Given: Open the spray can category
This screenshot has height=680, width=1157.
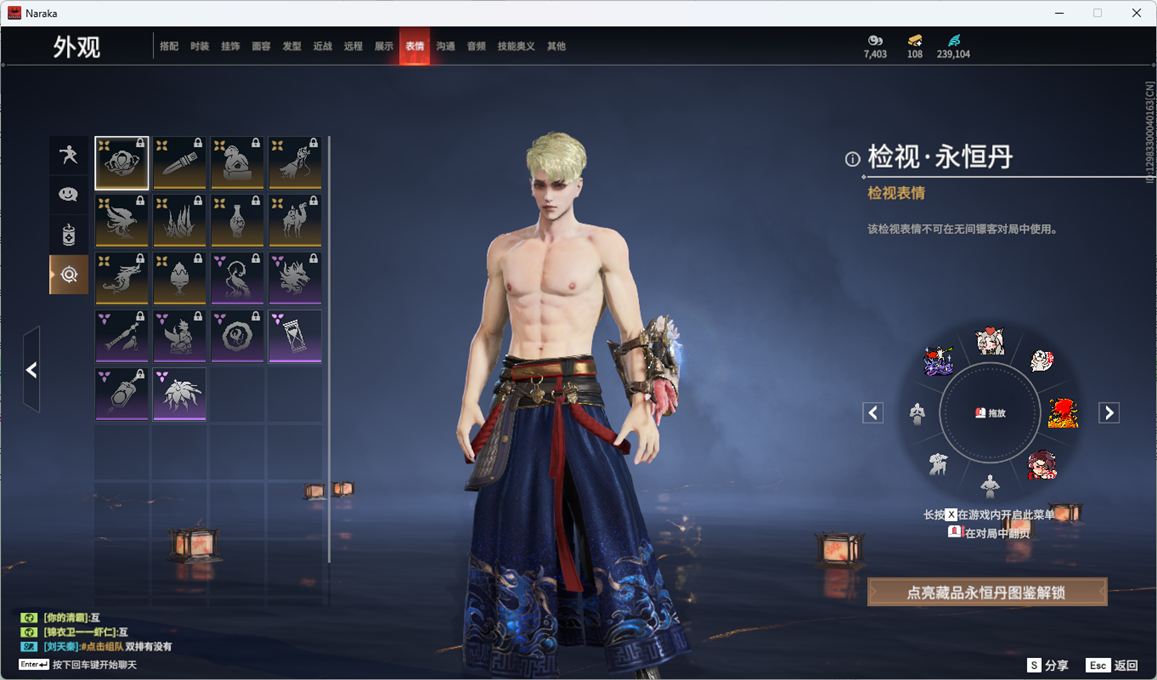Looking at the screenshot, I should point(68,235).
